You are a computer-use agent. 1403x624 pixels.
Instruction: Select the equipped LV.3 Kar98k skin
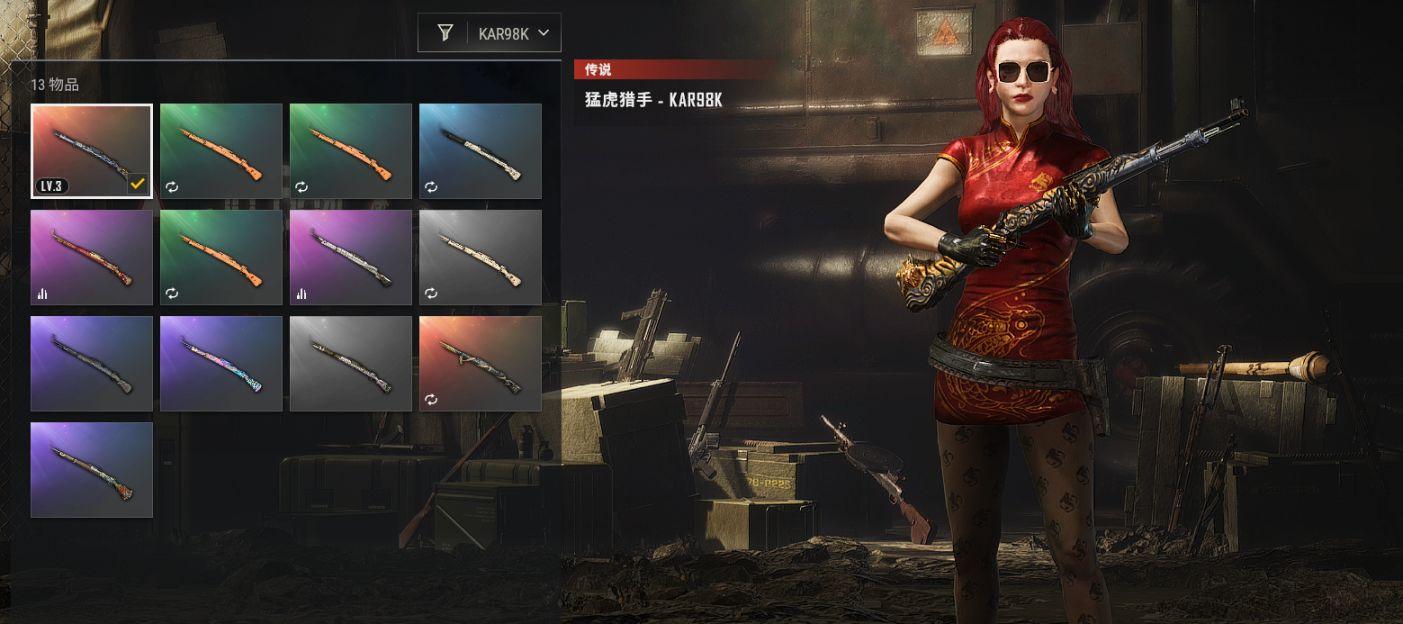[91, 151]
